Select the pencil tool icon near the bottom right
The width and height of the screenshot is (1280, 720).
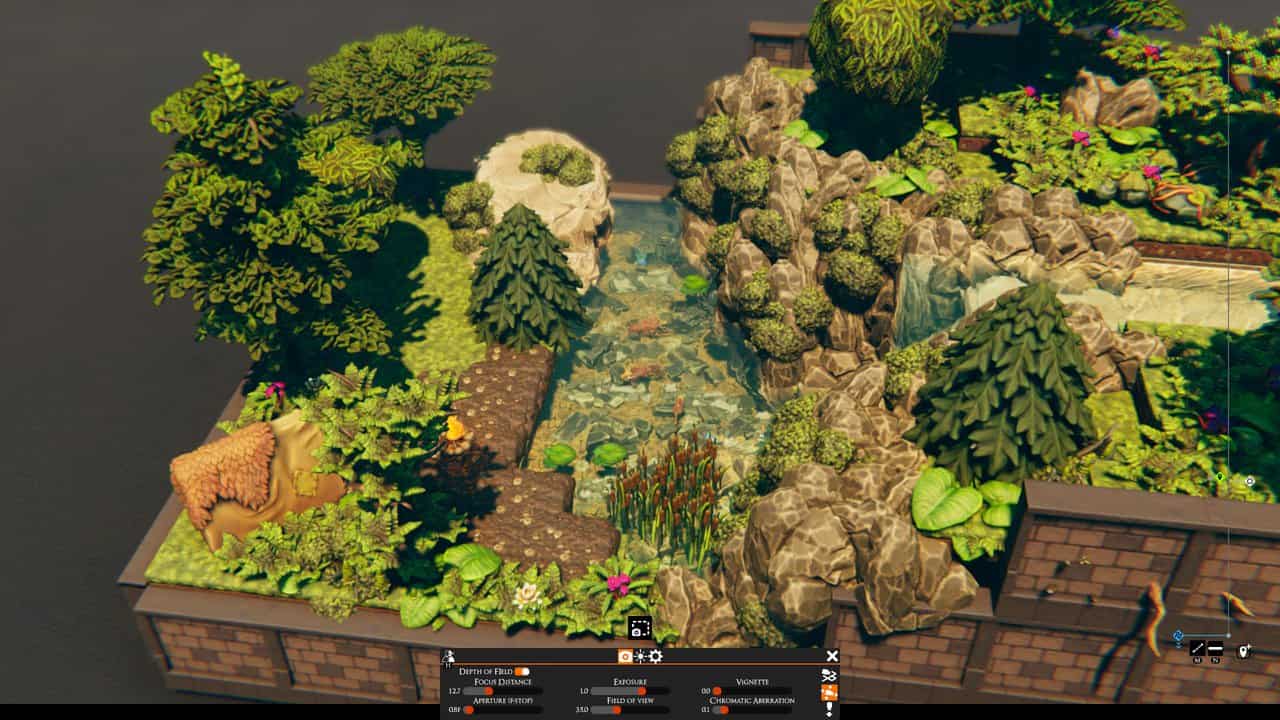(1197, 648)
